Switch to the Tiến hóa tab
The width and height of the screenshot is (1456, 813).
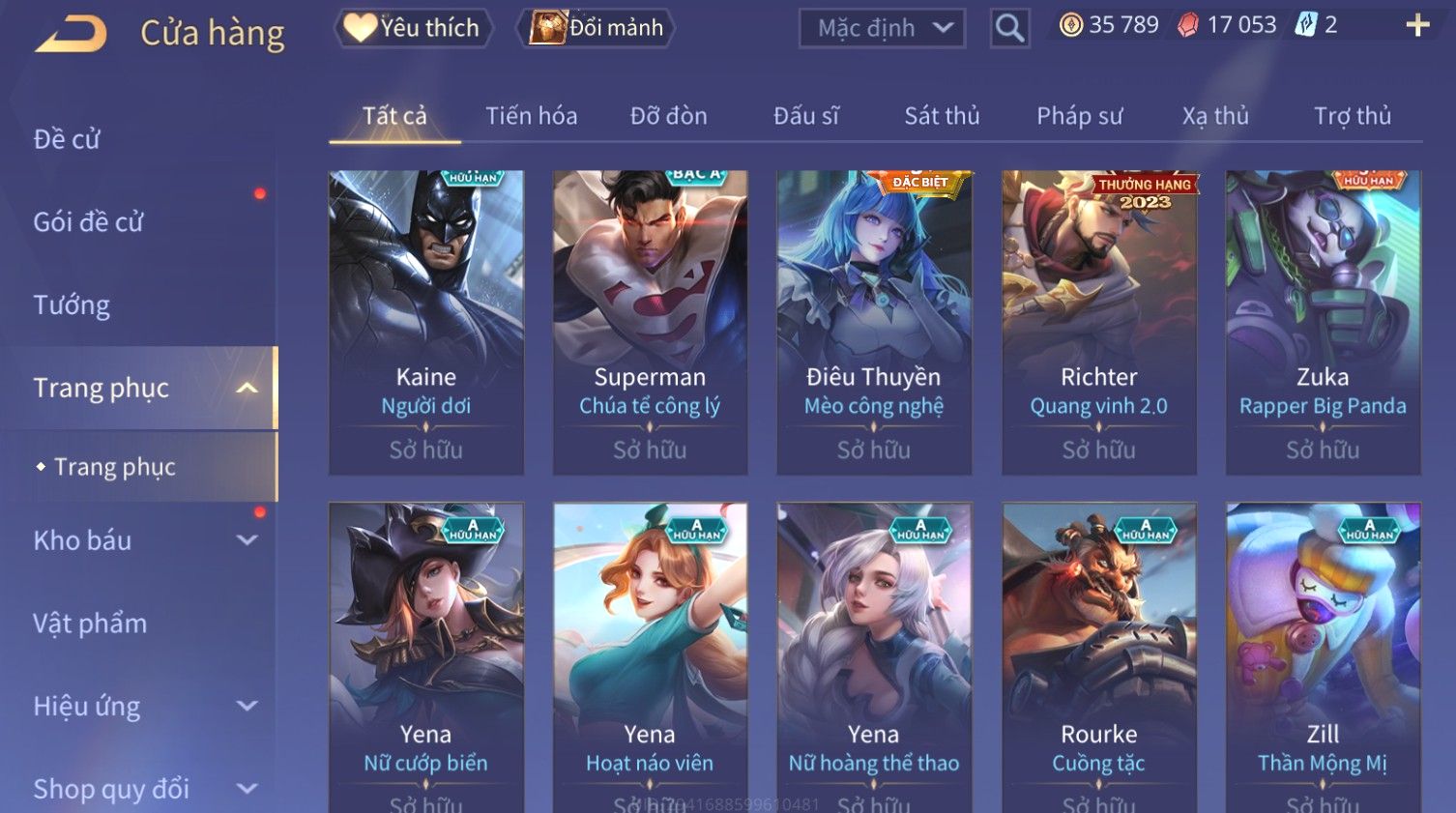point(531,116)
